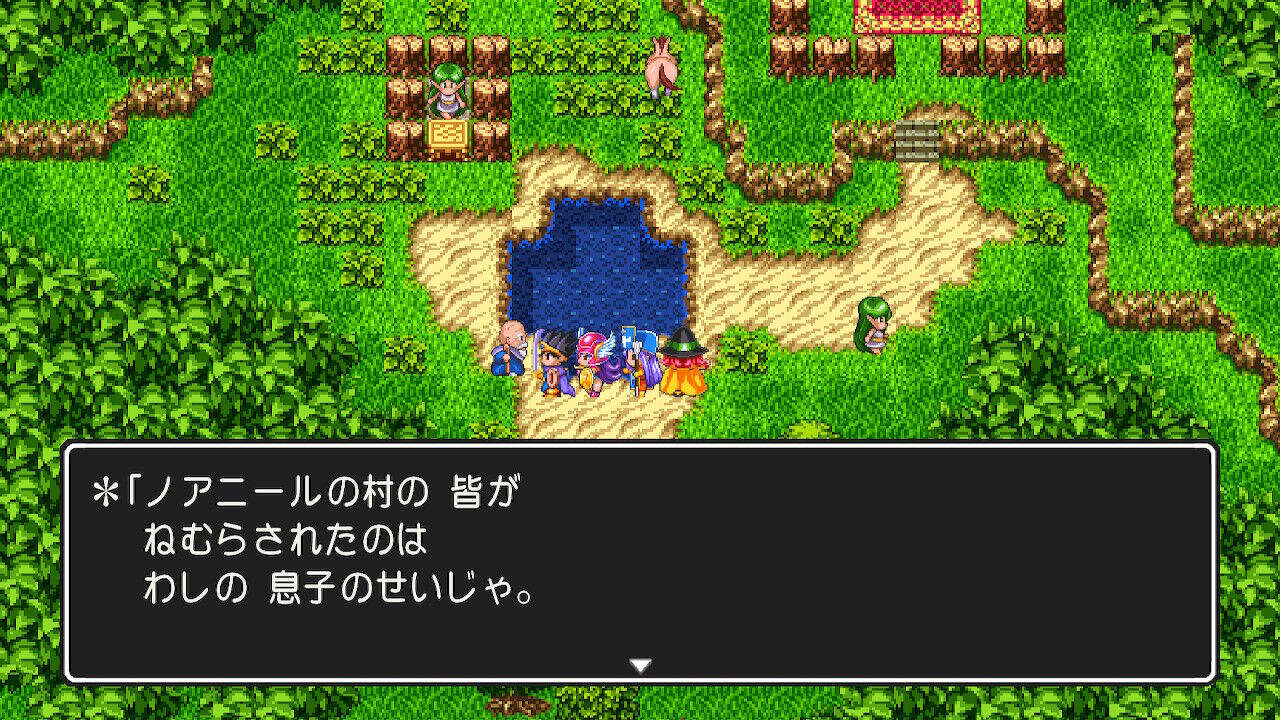Click the asterisk marker starting the dialogue text
The height and width of the screenshot is (720, 1280).
pyautogui.click(x=103, y=487)
